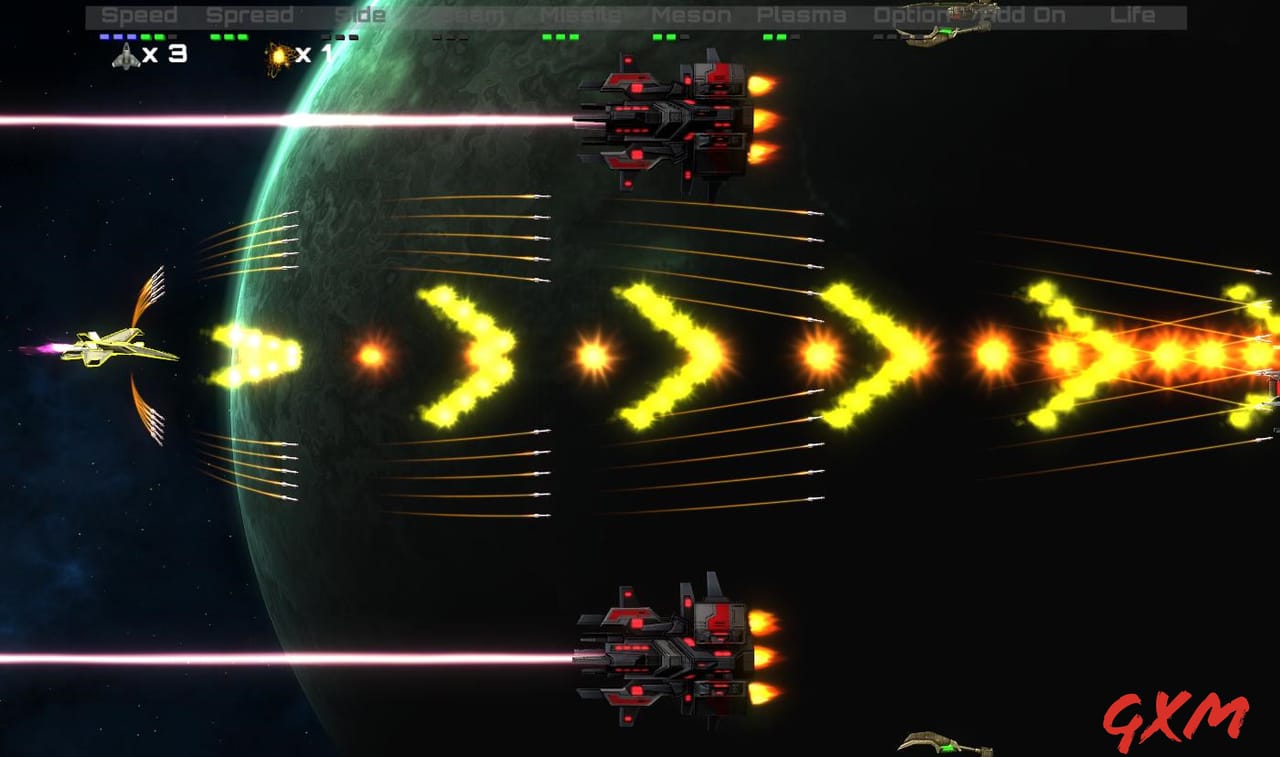Screen dimensions: 1280x757
Task: Click the top red battleship enemy
Action: [x=665, y=125]
